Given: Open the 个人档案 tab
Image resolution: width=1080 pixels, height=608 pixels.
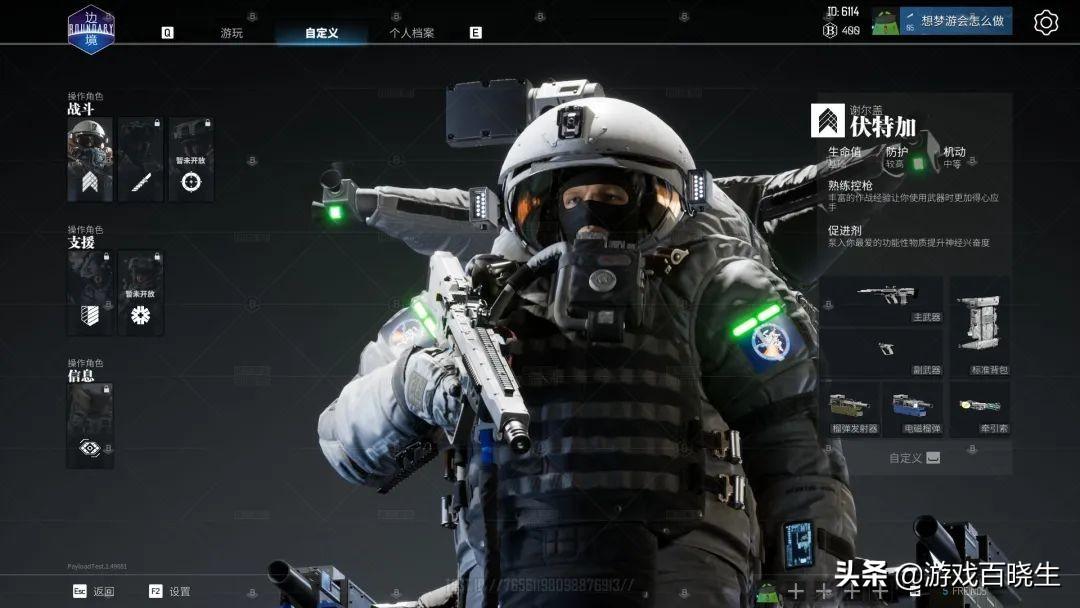Looking at the screenshot, I should (x=411, y=33).
